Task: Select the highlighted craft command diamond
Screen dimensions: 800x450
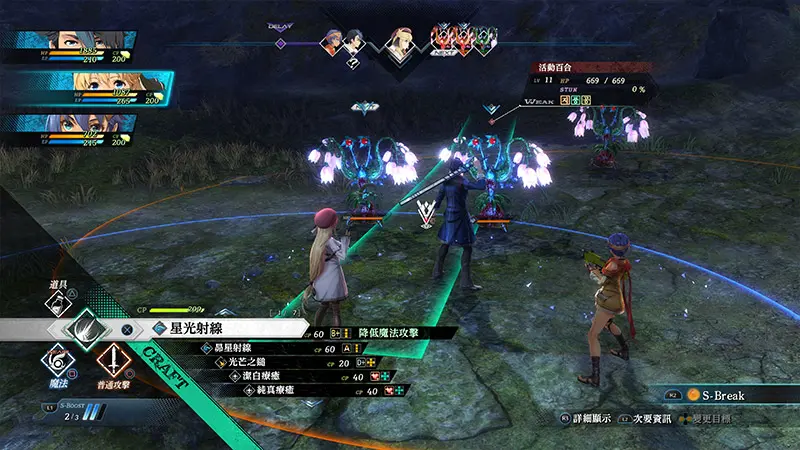Action: tap(87, 328)
